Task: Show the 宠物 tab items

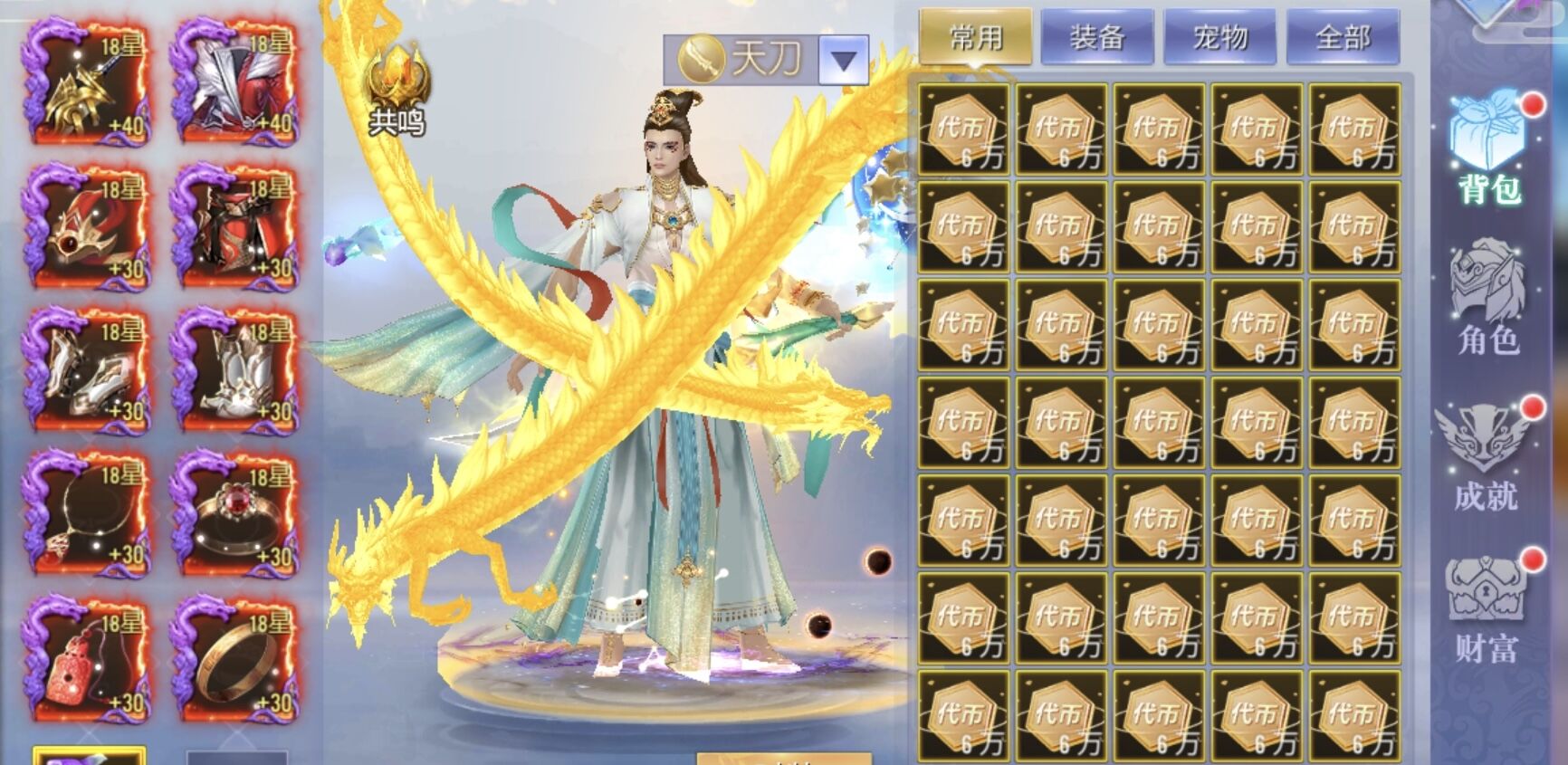Action: (1219, 37)
